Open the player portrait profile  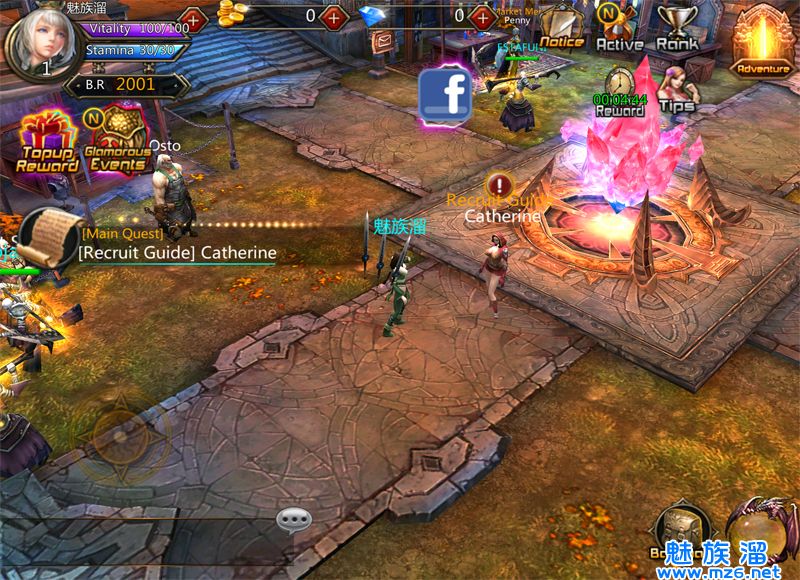pos(40,40)
